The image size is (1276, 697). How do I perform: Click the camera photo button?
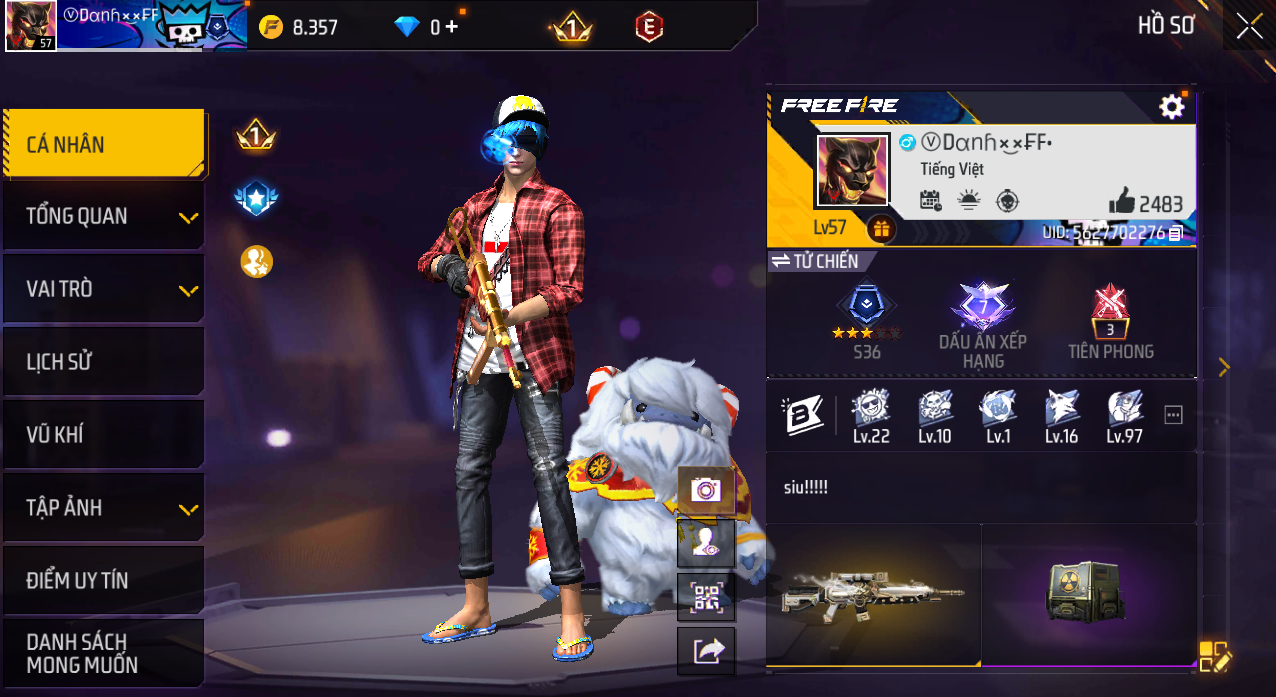[706, 489]
